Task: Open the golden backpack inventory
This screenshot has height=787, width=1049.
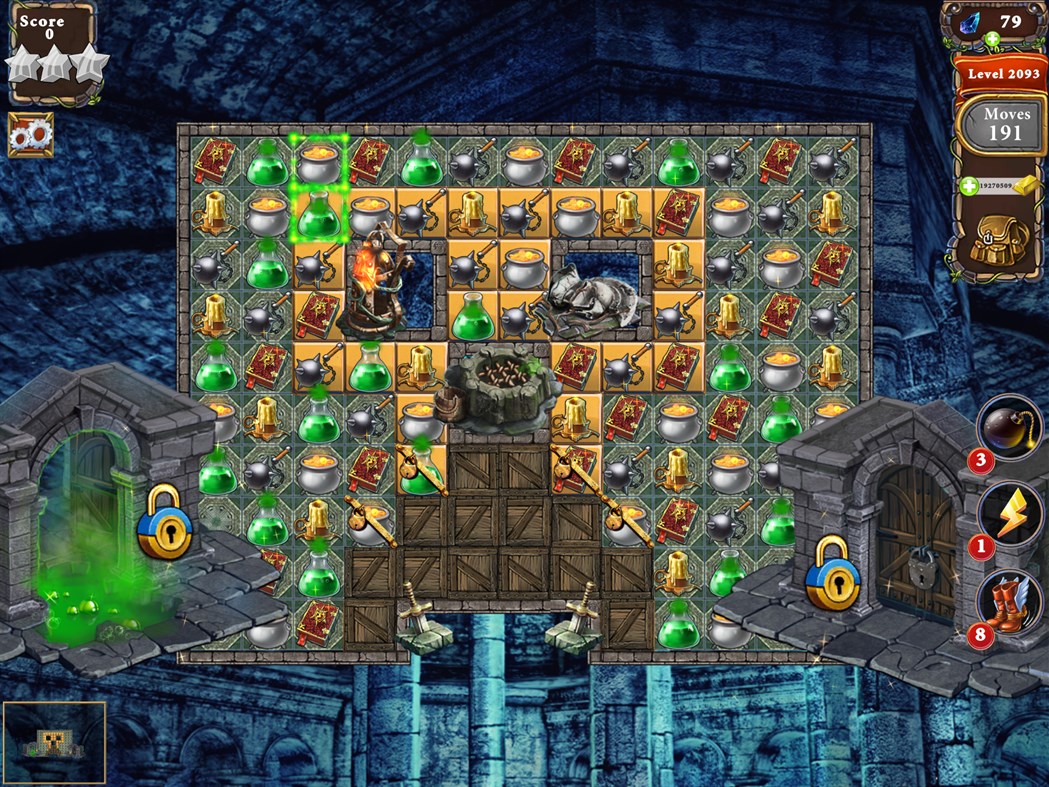Action: point(999,239)
